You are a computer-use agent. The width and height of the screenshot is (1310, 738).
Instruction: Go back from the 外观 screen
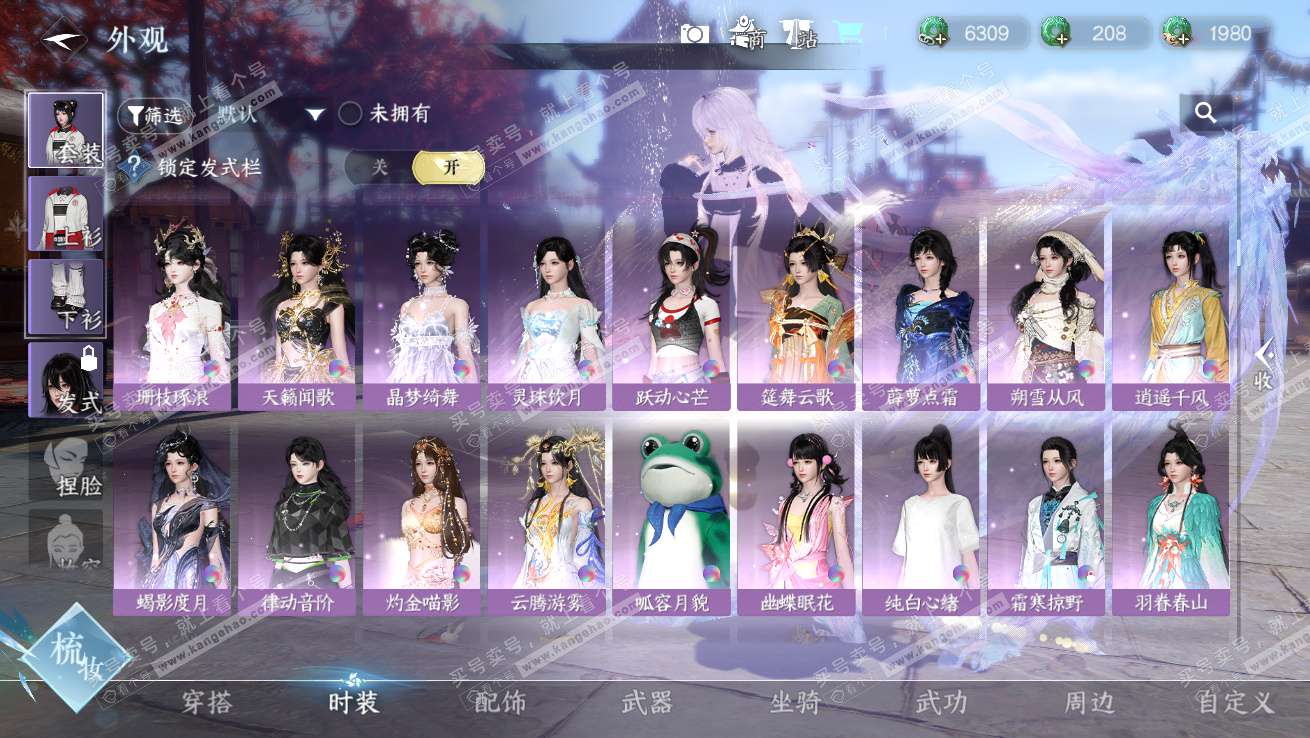[63, 39]
